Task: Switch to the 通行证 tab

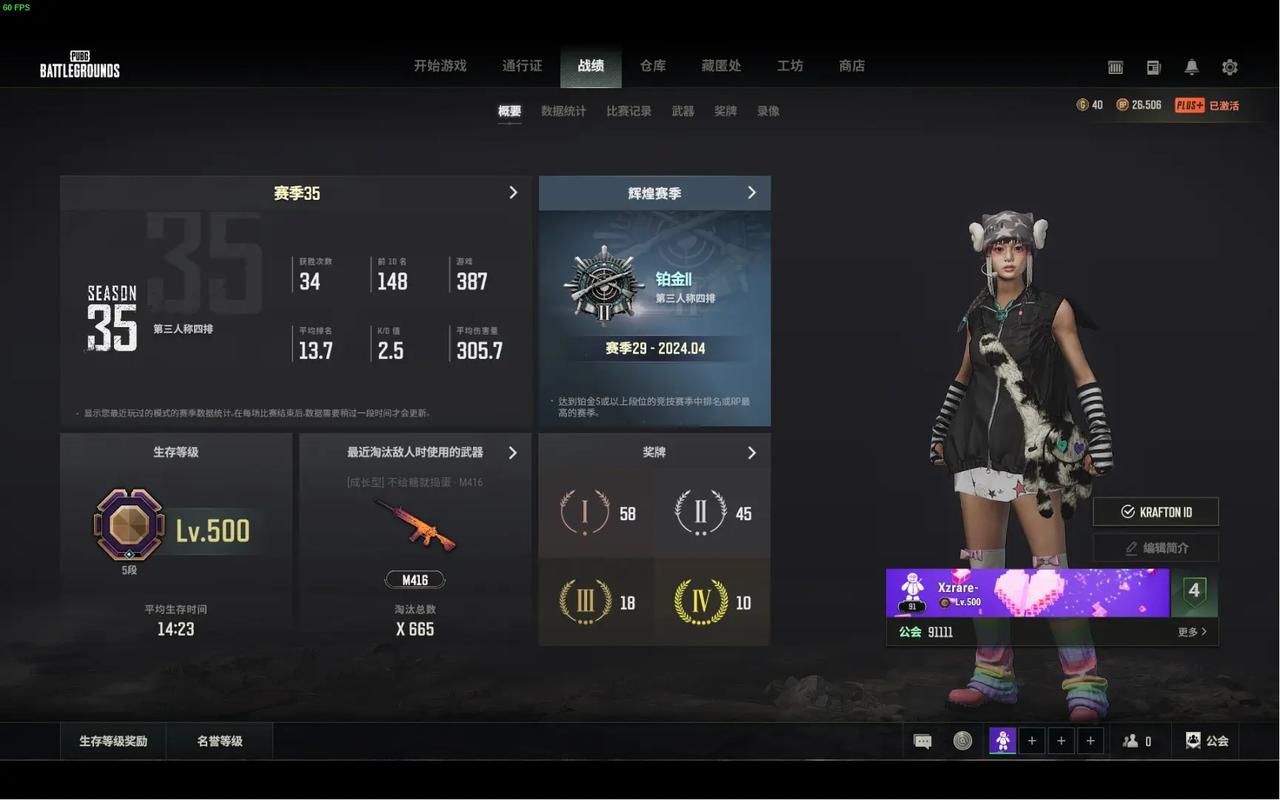Action: (x=522, y=66)
